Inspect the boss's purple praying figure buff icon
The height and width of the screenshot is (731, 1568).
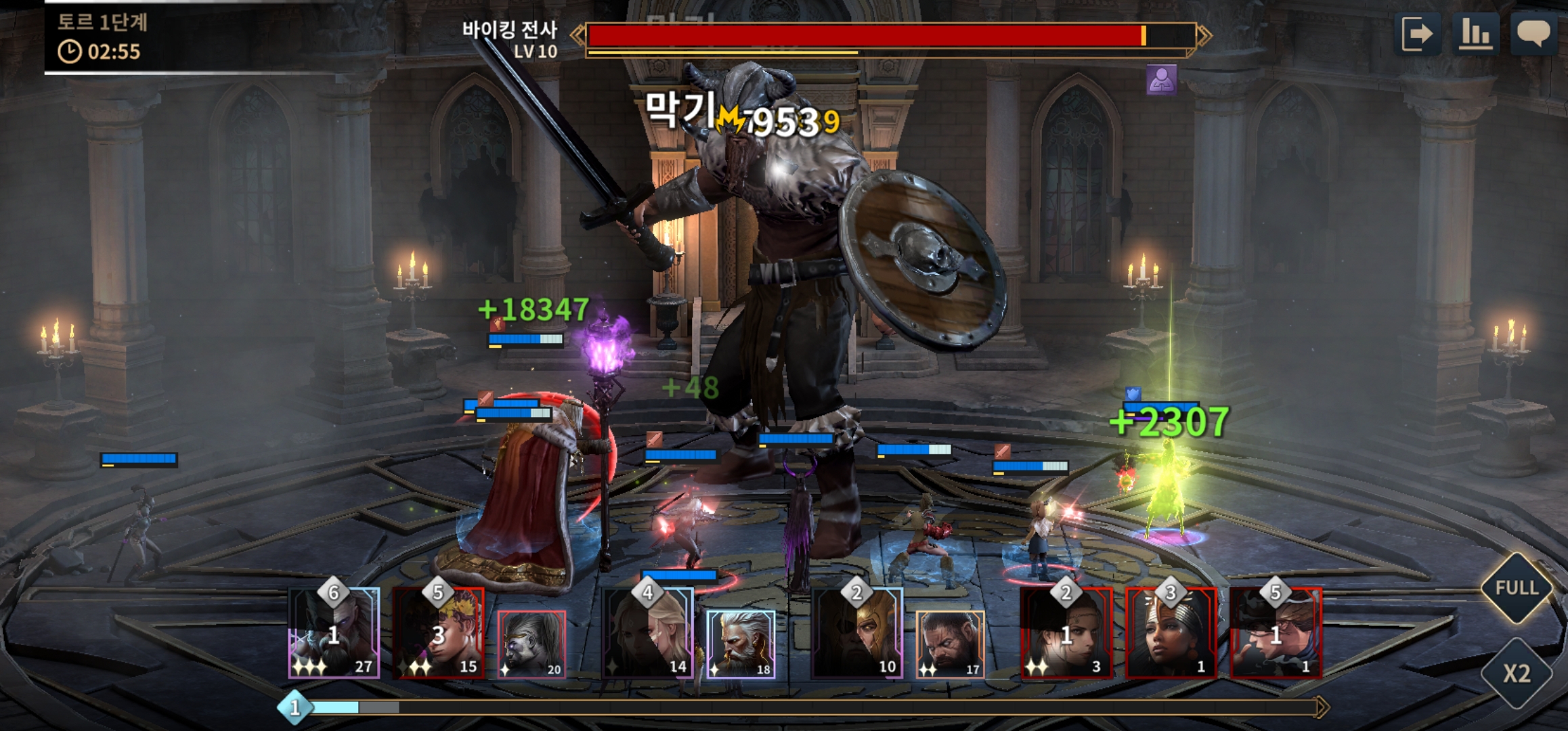coord(1161,80)
